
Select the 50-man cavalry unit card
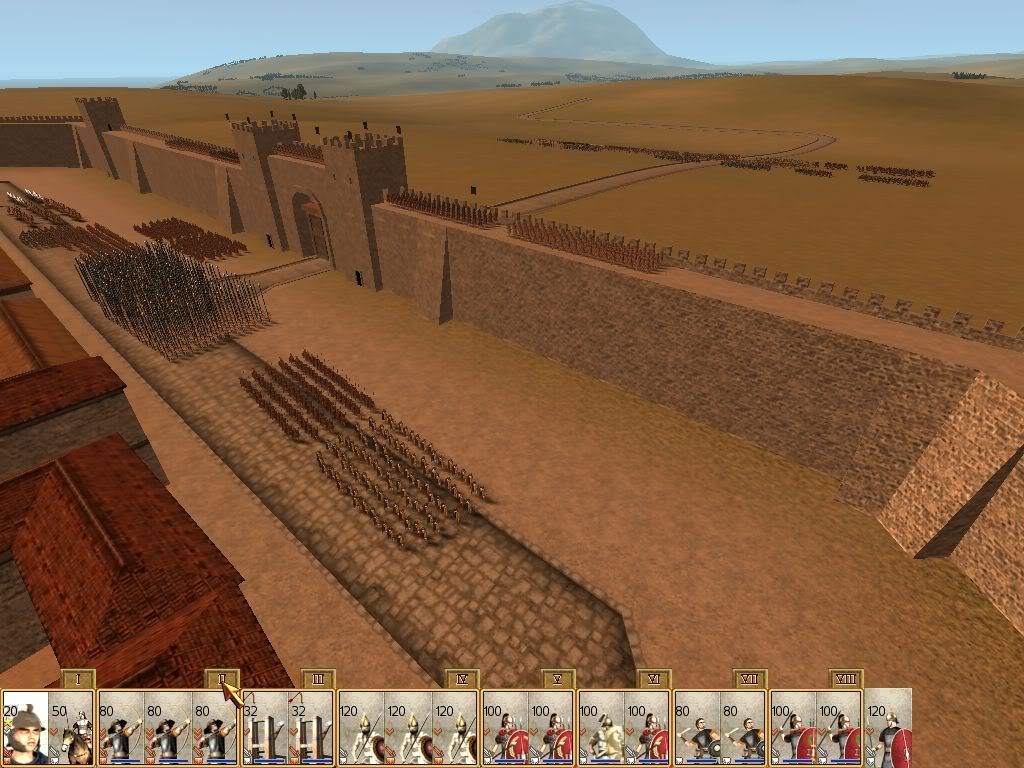pyautogui.click(x=72, y=728)
